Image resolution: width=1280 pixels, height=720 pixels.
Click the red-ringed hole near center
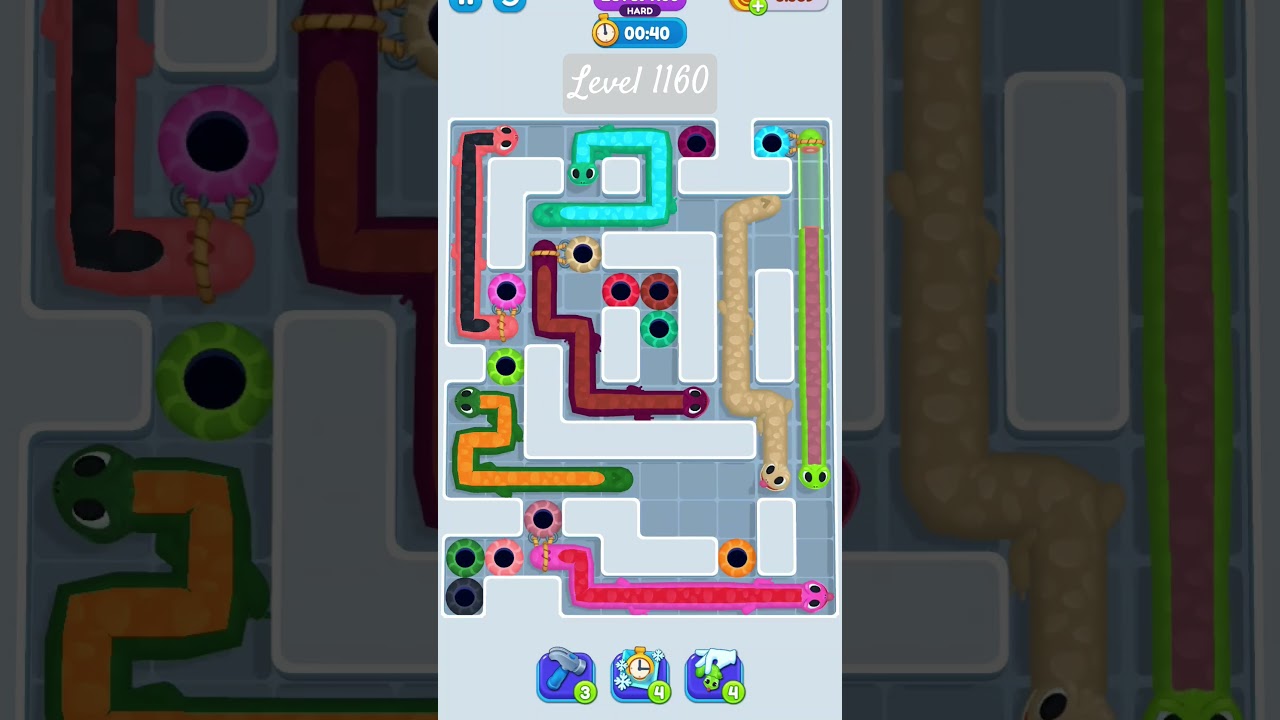(x=620, y=291)
